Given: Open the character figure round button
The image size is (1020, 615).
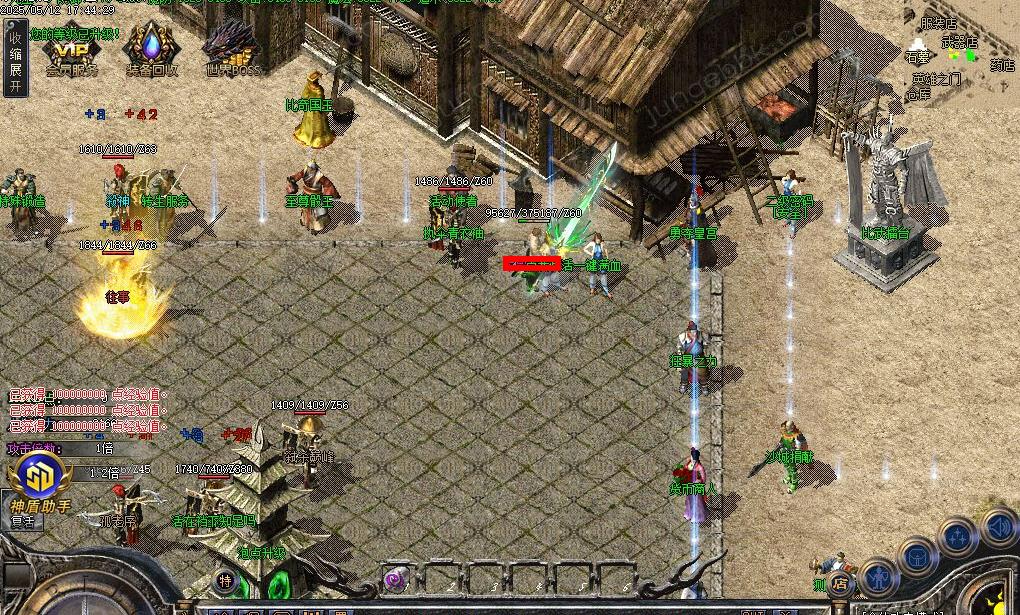Looking at the screenshot, I should [878, 577].
